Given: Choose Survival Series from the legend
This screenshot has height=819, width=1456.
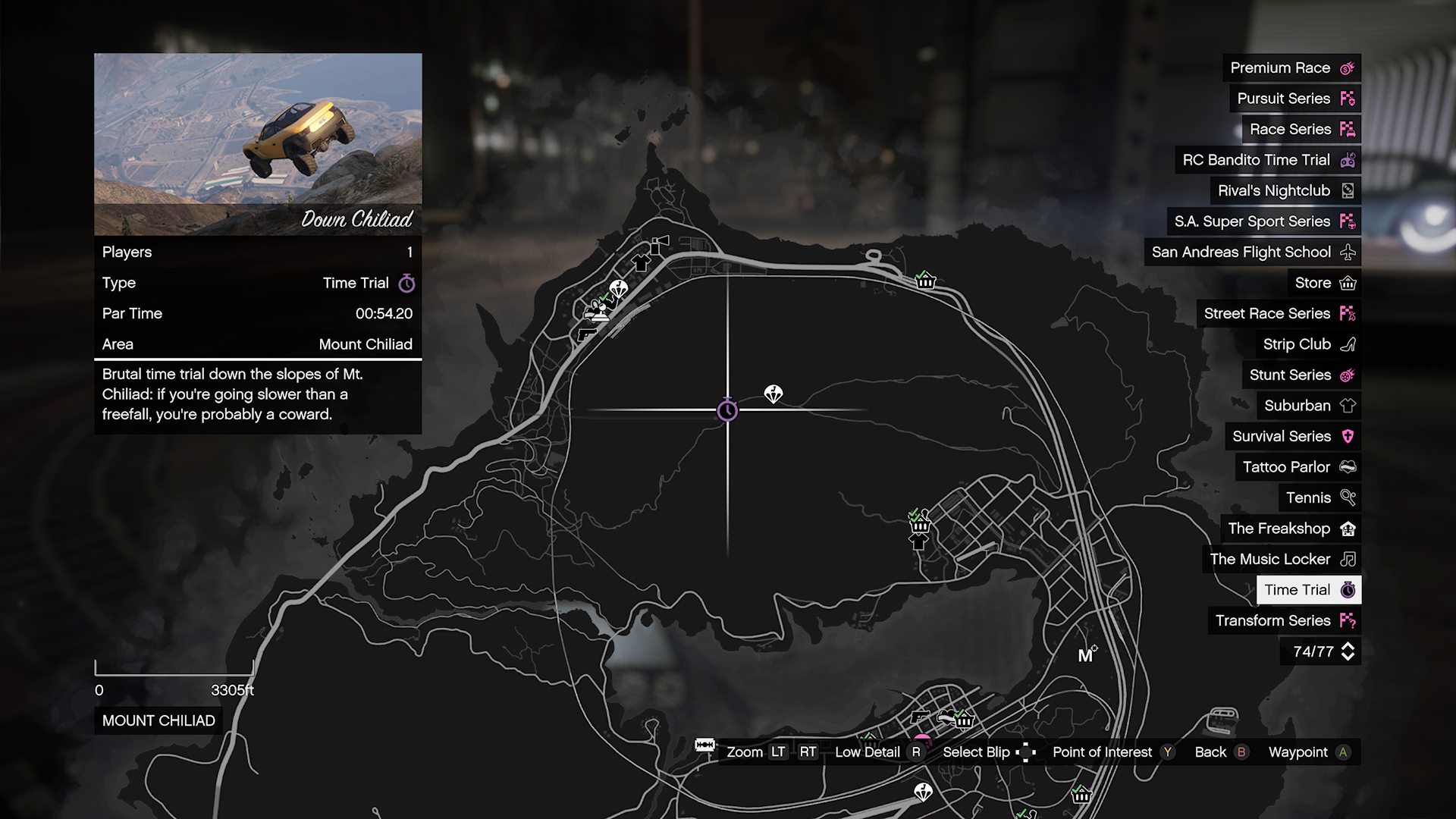Looking at the screenshot, I should pos(1292,436).
